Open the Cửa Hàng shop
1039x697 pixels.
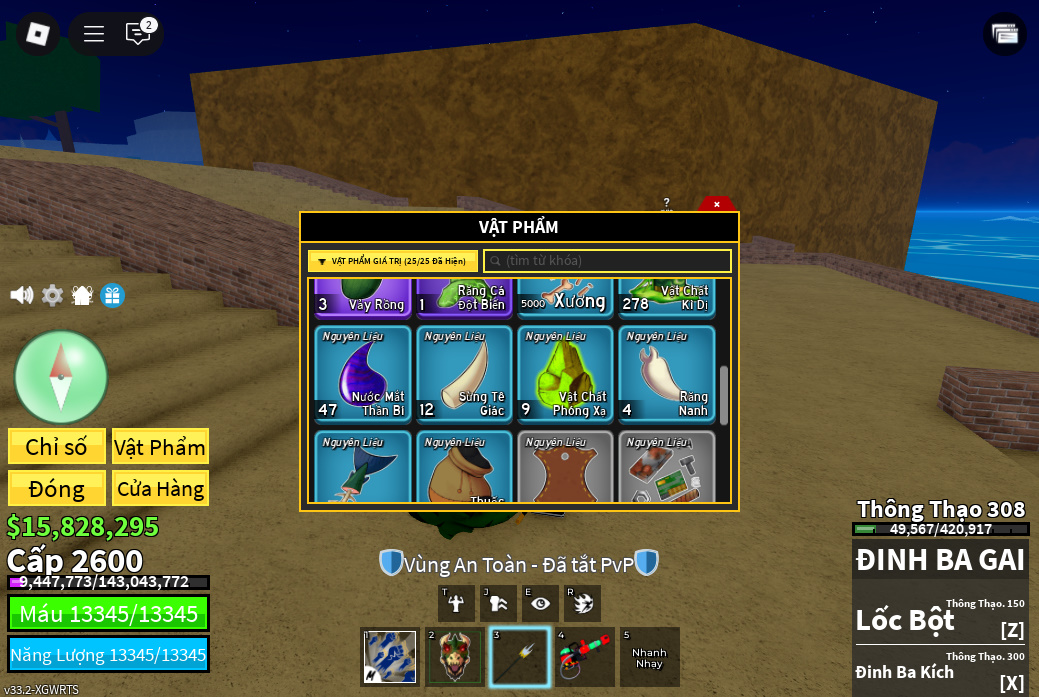tap(160, 488)
